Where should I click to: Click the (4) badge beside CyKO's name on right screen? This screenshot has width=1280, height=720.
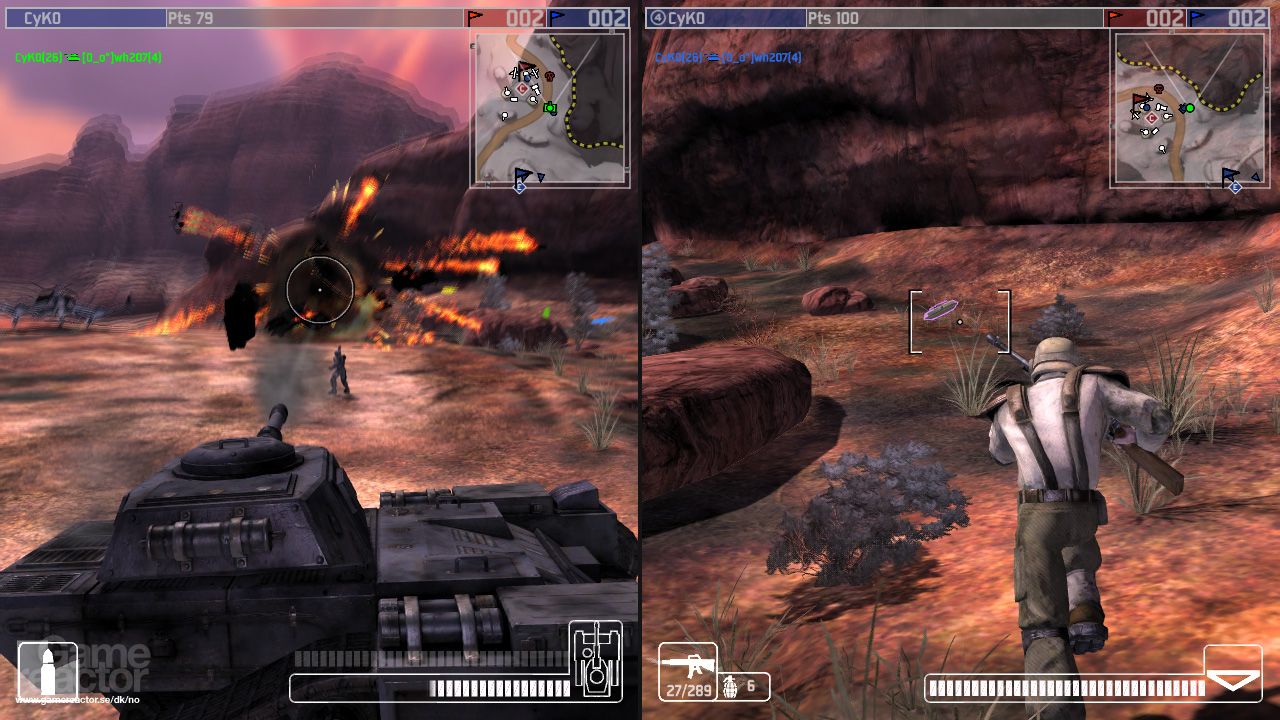[657, 18]
